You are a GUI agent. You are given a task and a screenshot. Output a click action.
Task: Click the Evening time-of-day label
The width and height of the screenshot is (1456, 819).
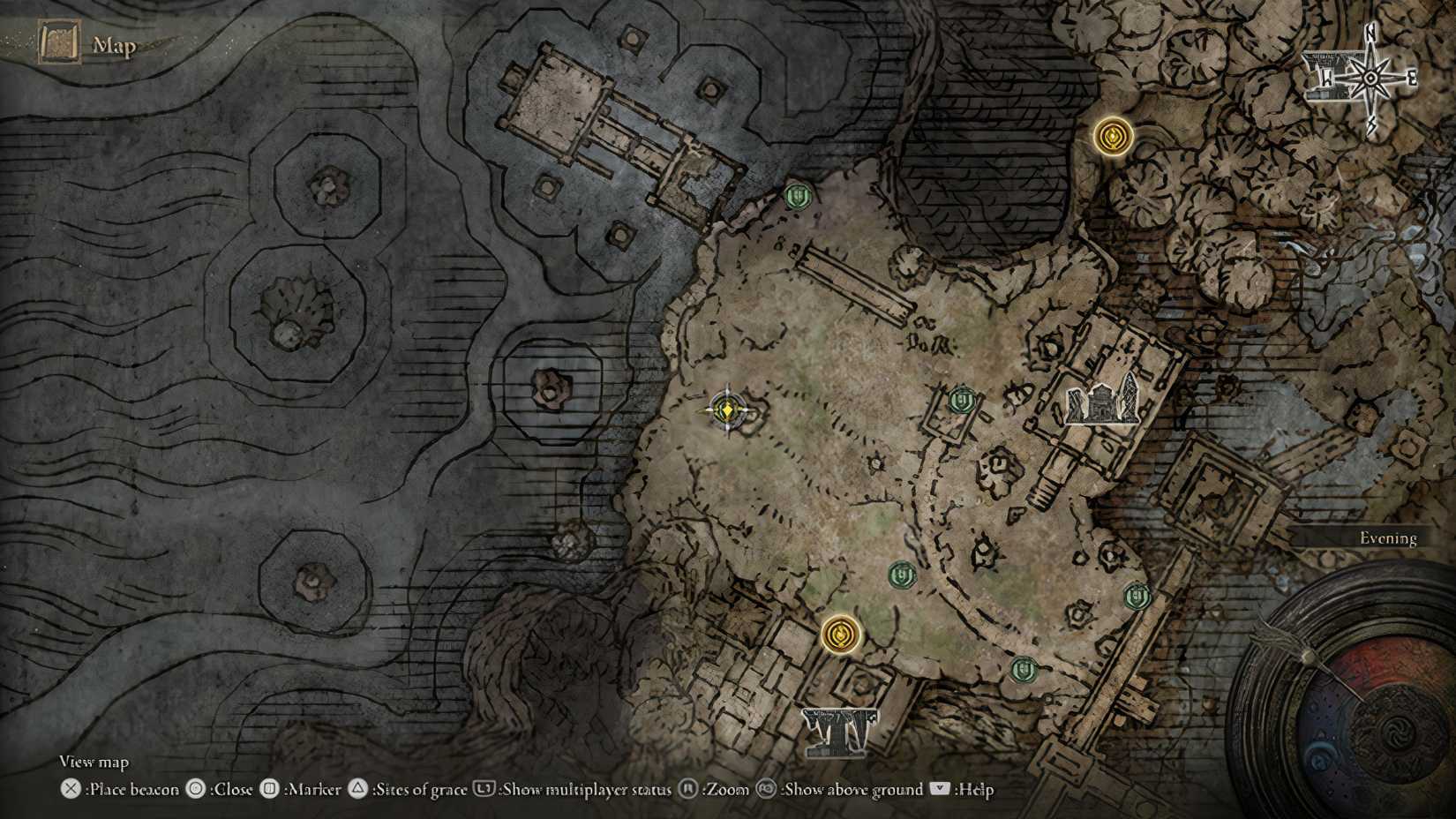pos(1392,537)
